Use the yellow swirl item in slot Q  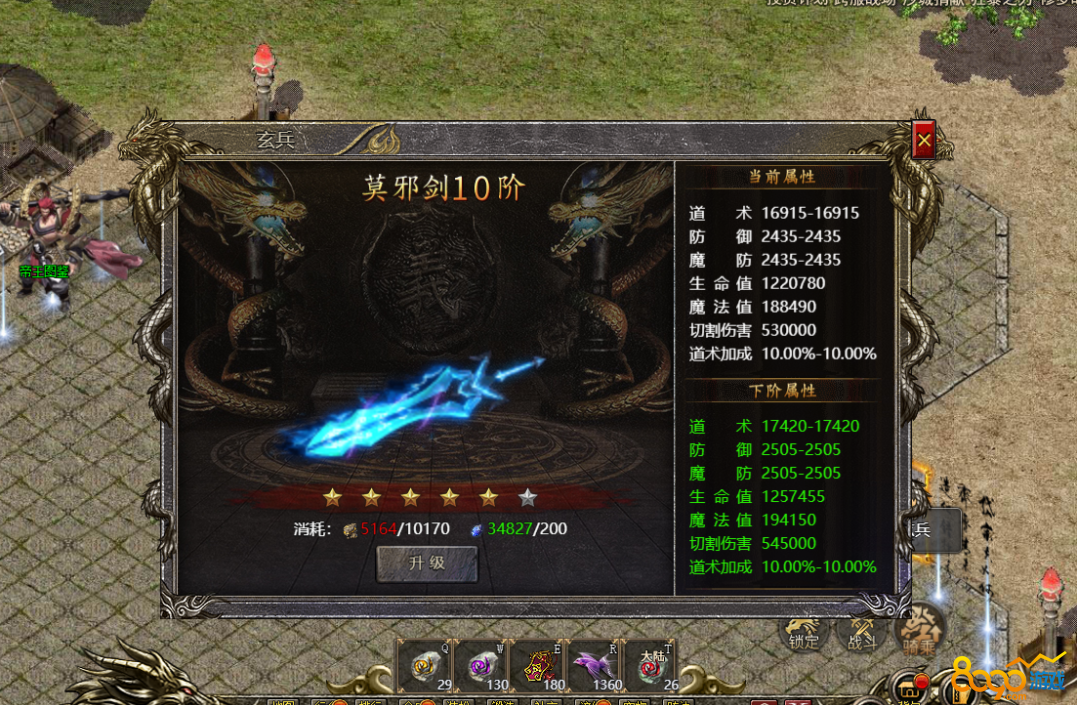click(x=427, y=665)
